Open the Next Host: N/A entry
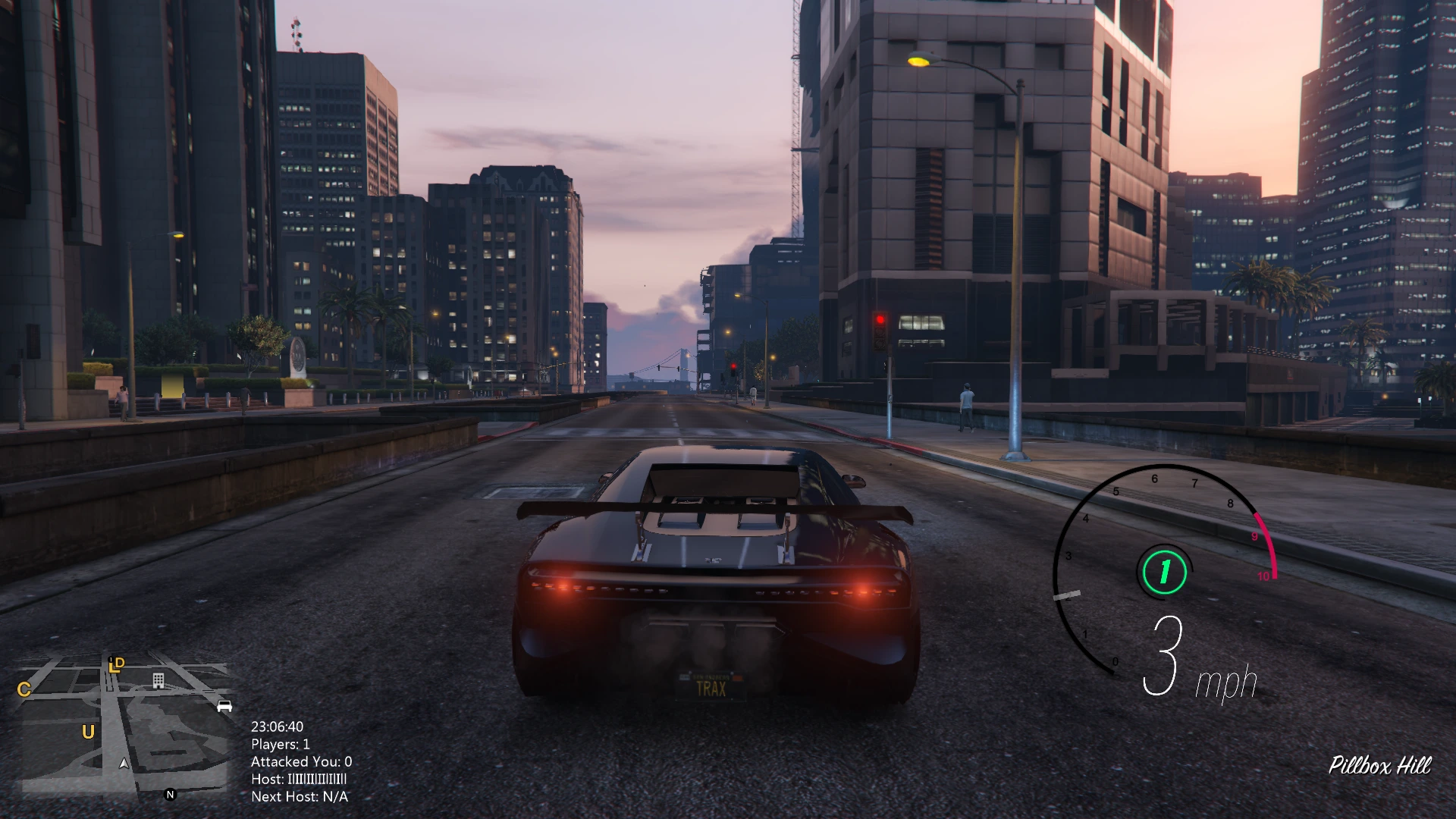 pos(300,796)
